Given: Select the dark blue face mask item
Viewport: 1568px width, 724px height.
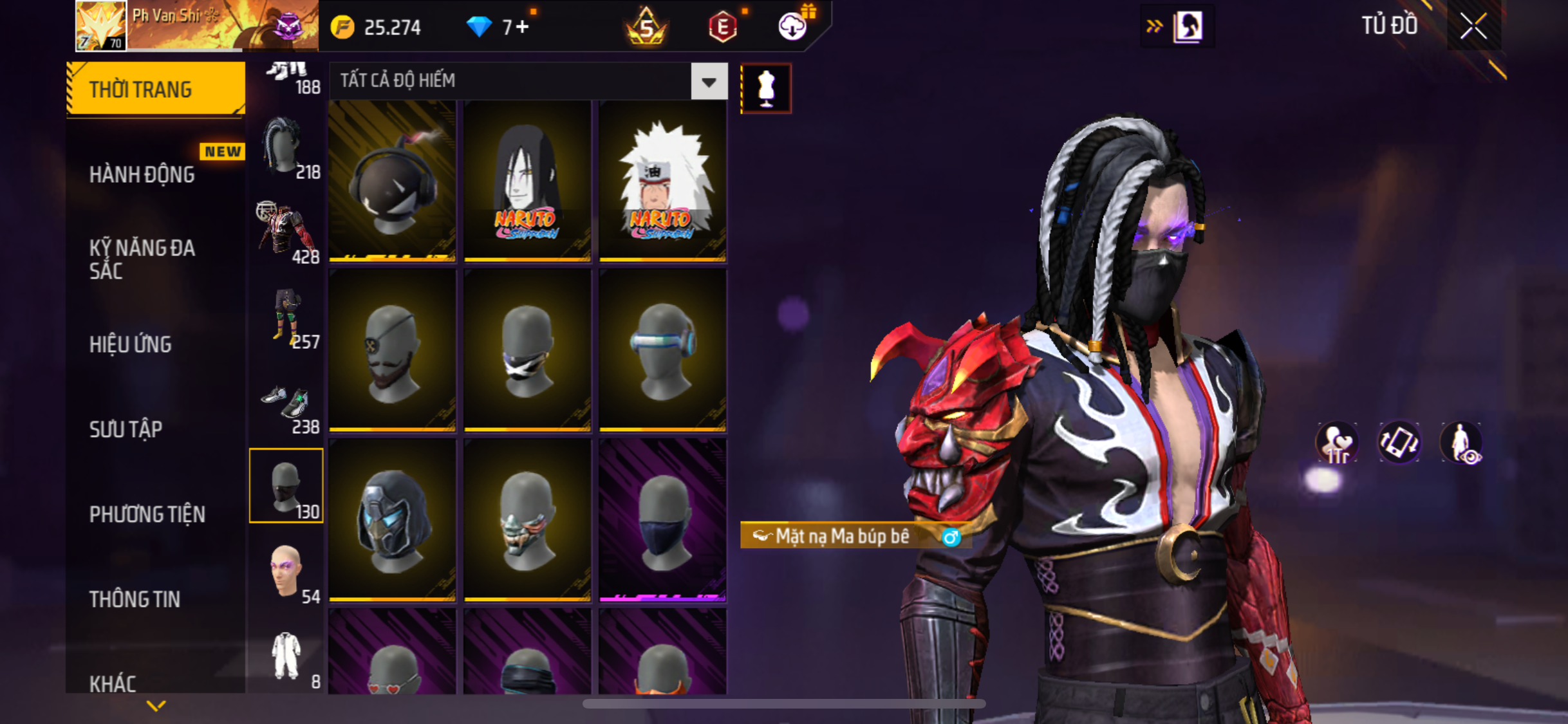Looking at the screenshot, I should click(x=662, y=521).
